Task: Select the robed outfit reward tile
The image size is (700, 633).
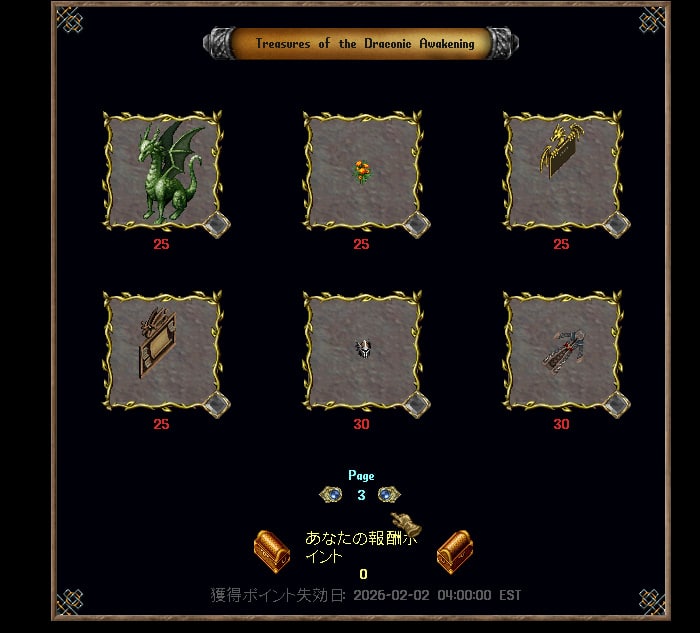Action: coord(561,351)
